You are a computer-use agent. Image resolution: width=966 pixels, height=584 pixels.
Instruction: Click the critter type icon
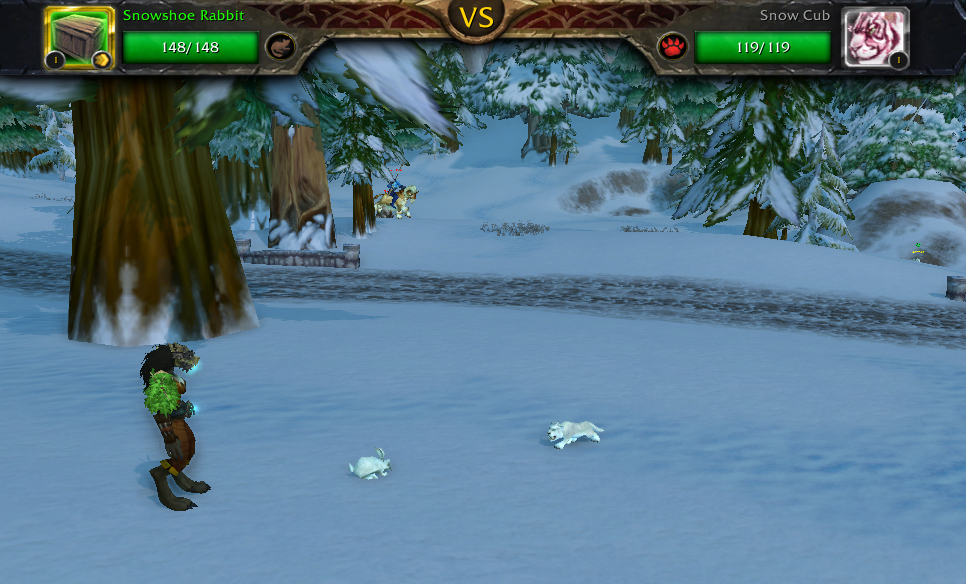pyautogui.click(x=280, y=47)
